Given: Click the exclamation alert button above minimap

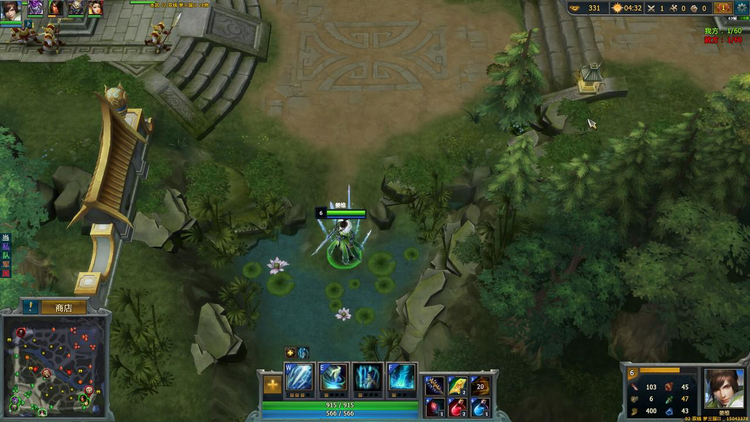Looking at the screenshot, I should pos(32,308).
